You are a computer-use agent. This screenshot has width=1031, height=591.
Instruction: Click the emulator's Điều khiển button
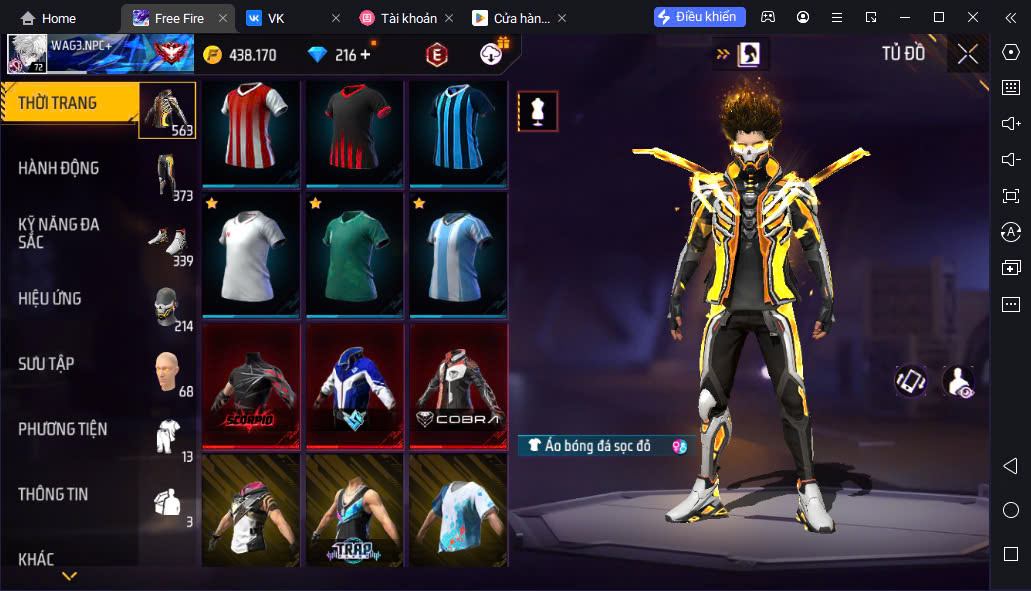tap(700, 17)
